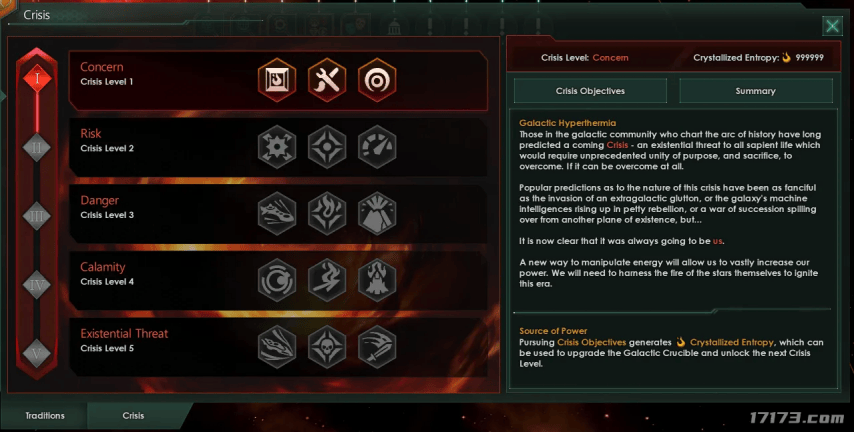Screen dimensions: 854x432
Task: Select the skull perk under Existential Threat
Action: [327, 346]
